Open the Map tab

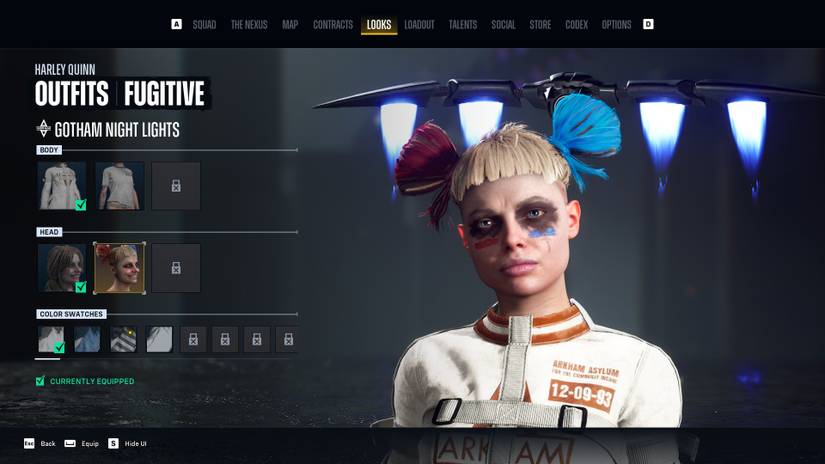pyautogui.click(x=290, y=24)
